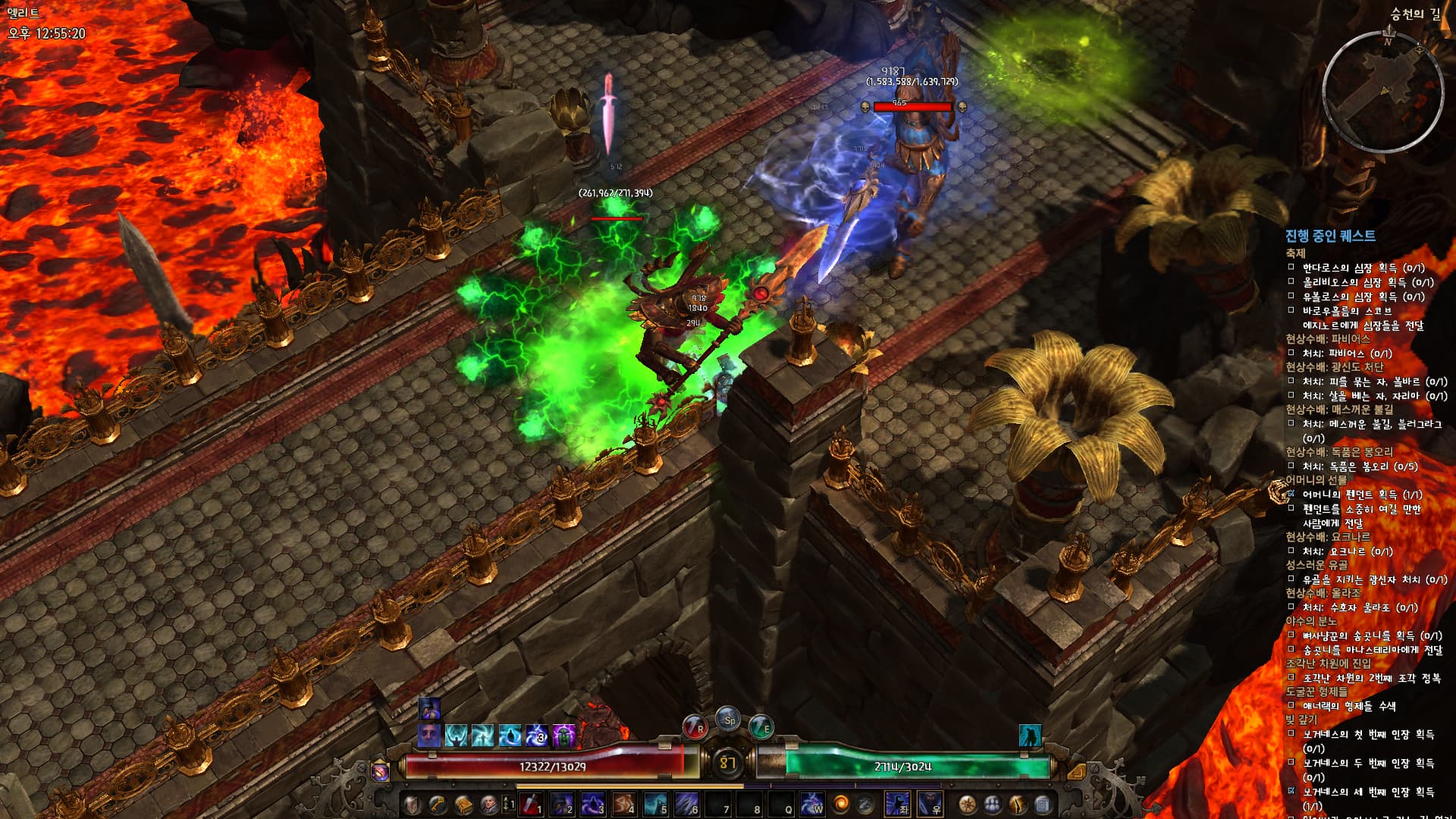Open the compass map icon
Screen dimensions: 1456x819
click(967, 805)
